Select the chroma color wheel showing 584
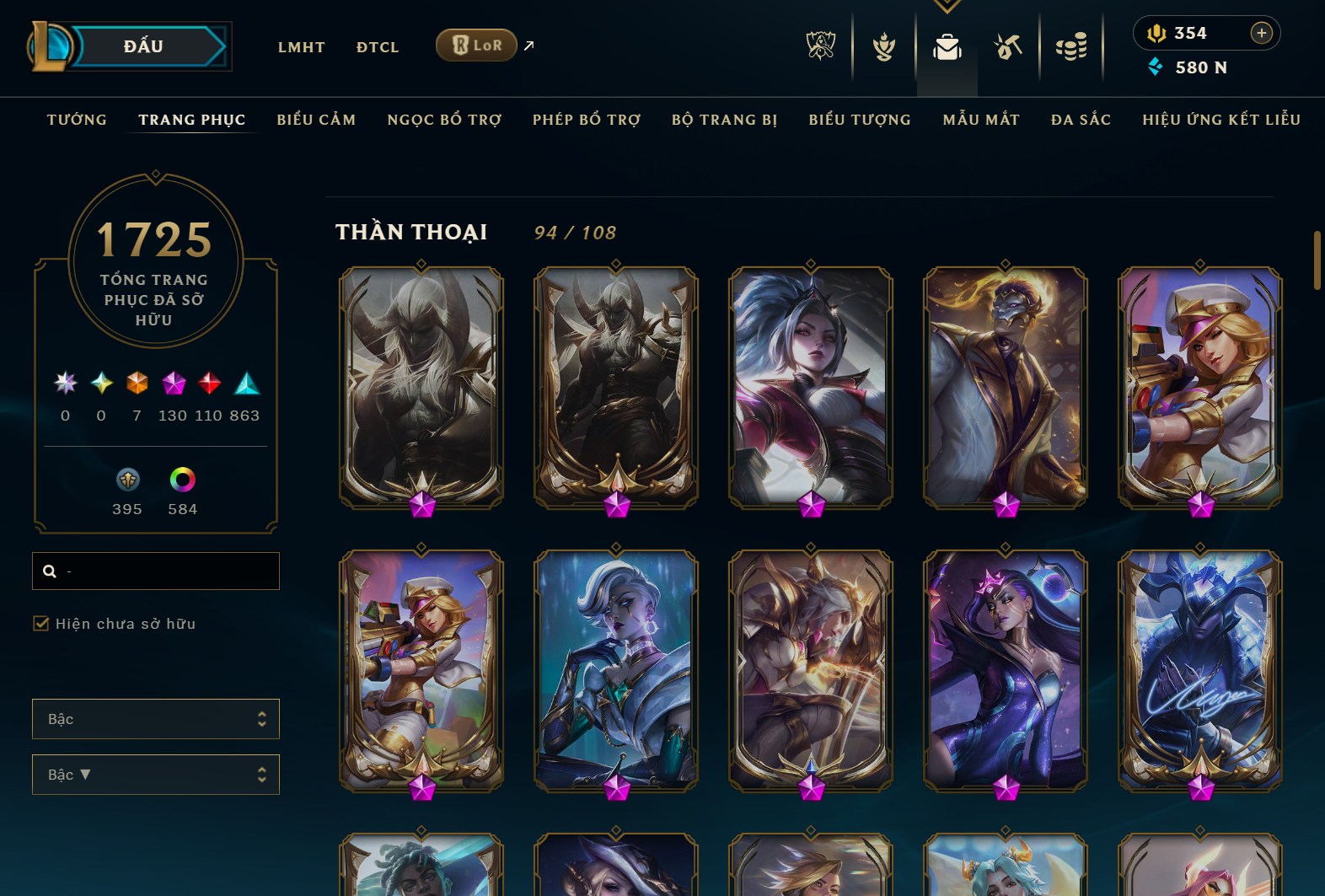This screenshot has height=896, width=1325. point(182,480)
